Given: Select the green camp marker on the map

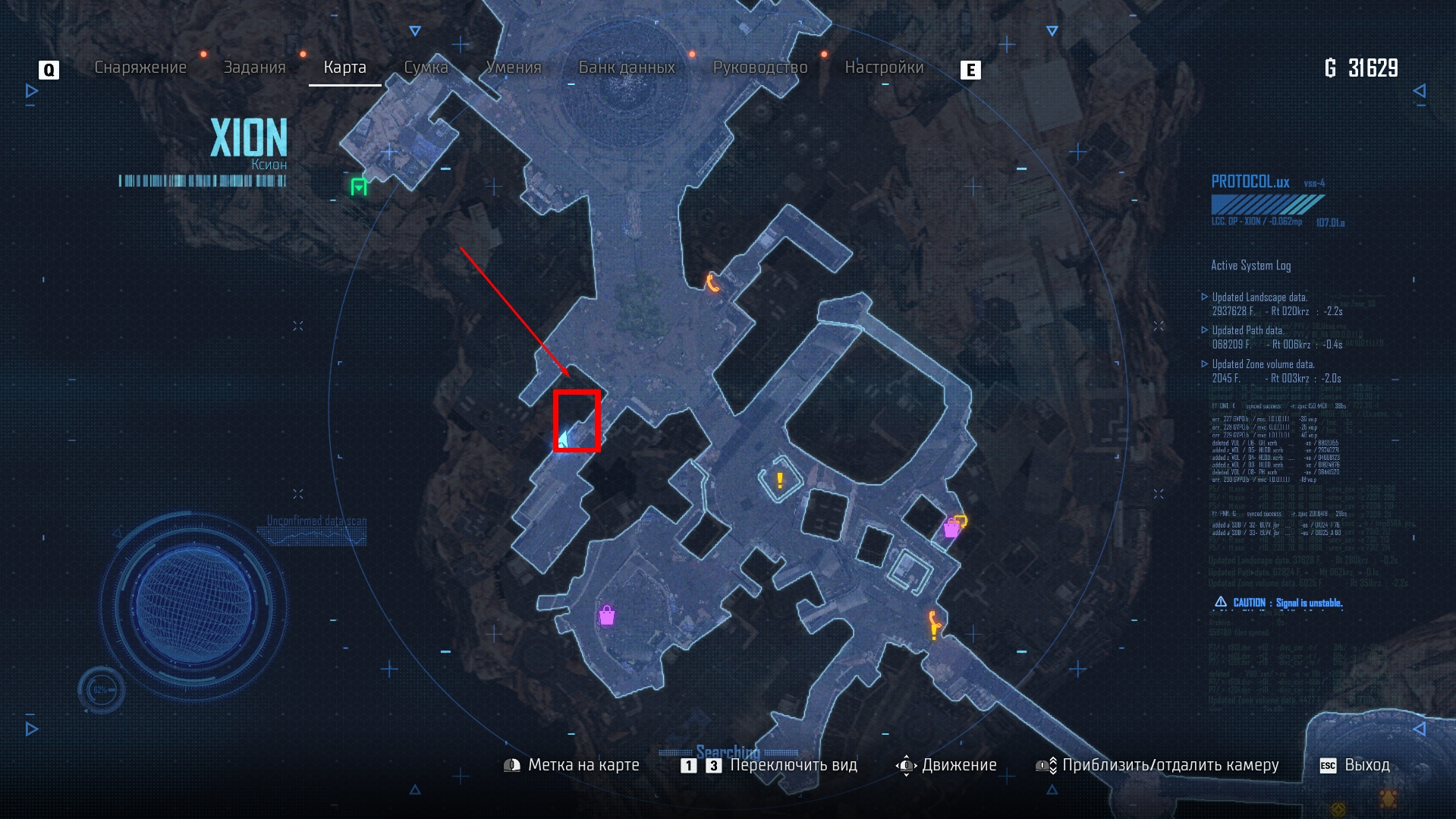Looking at the screenshot, I should [x=359, y=187].
